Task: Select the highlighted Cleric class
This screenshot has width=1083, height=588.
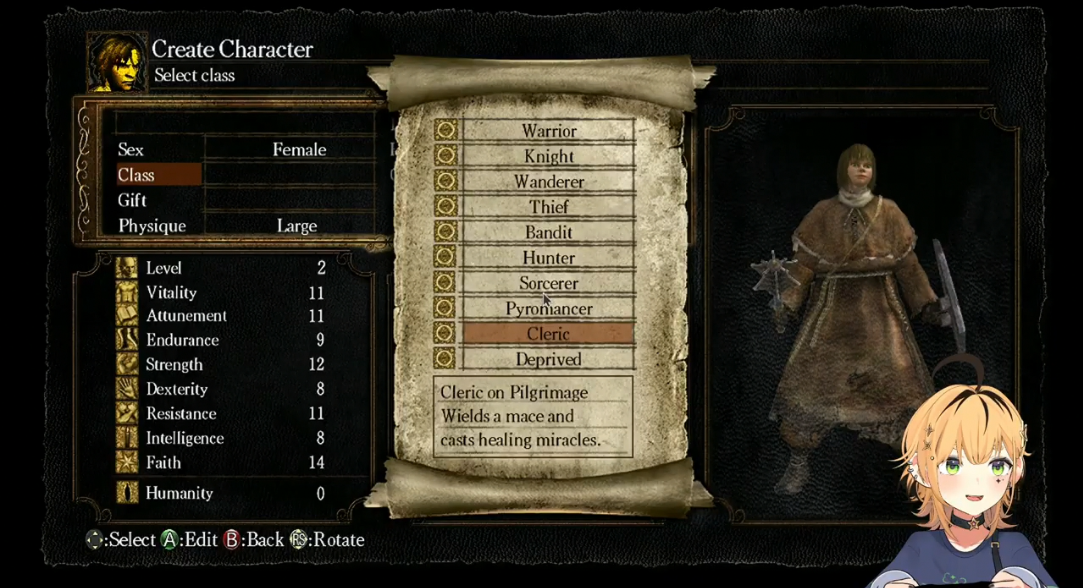Action: click(548, 334)
